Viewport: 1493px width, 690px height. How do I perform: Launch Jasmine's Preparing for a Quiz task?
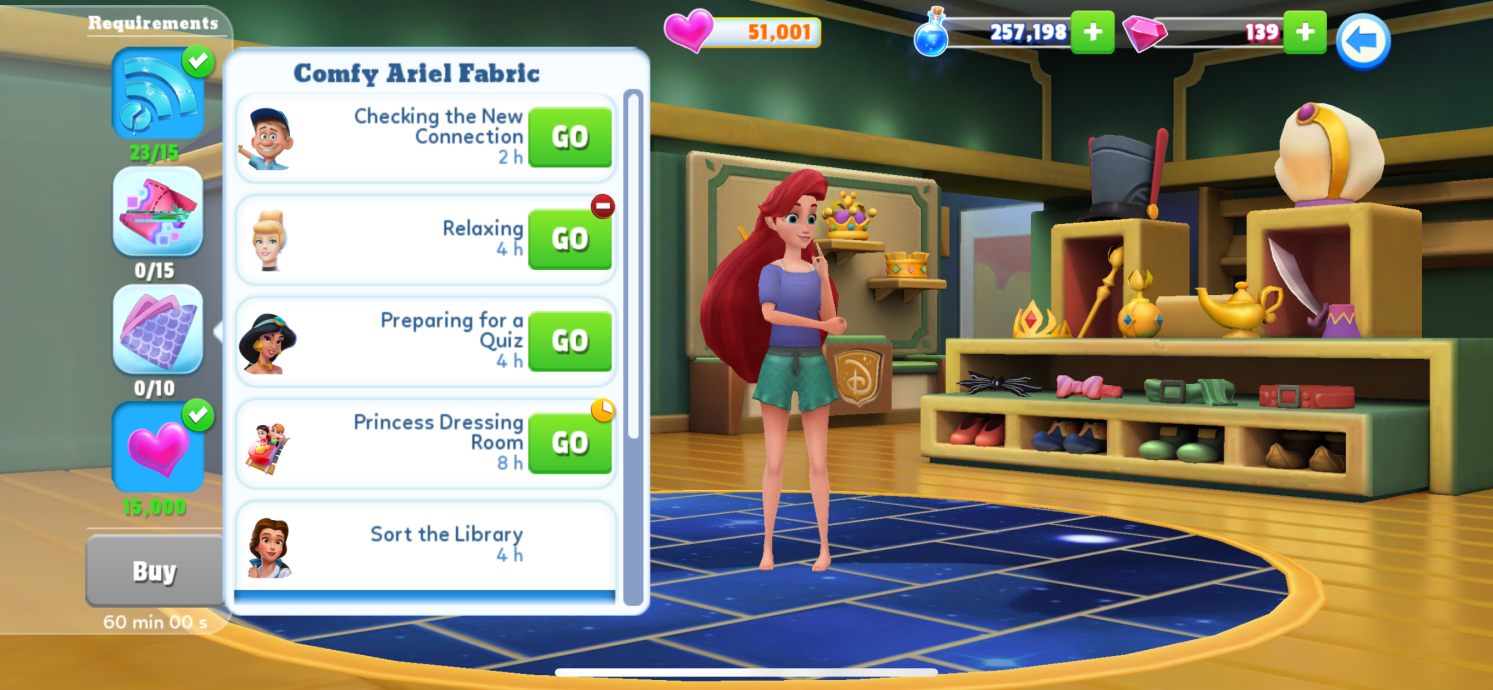pyautogui.click(x=569, y=341)
